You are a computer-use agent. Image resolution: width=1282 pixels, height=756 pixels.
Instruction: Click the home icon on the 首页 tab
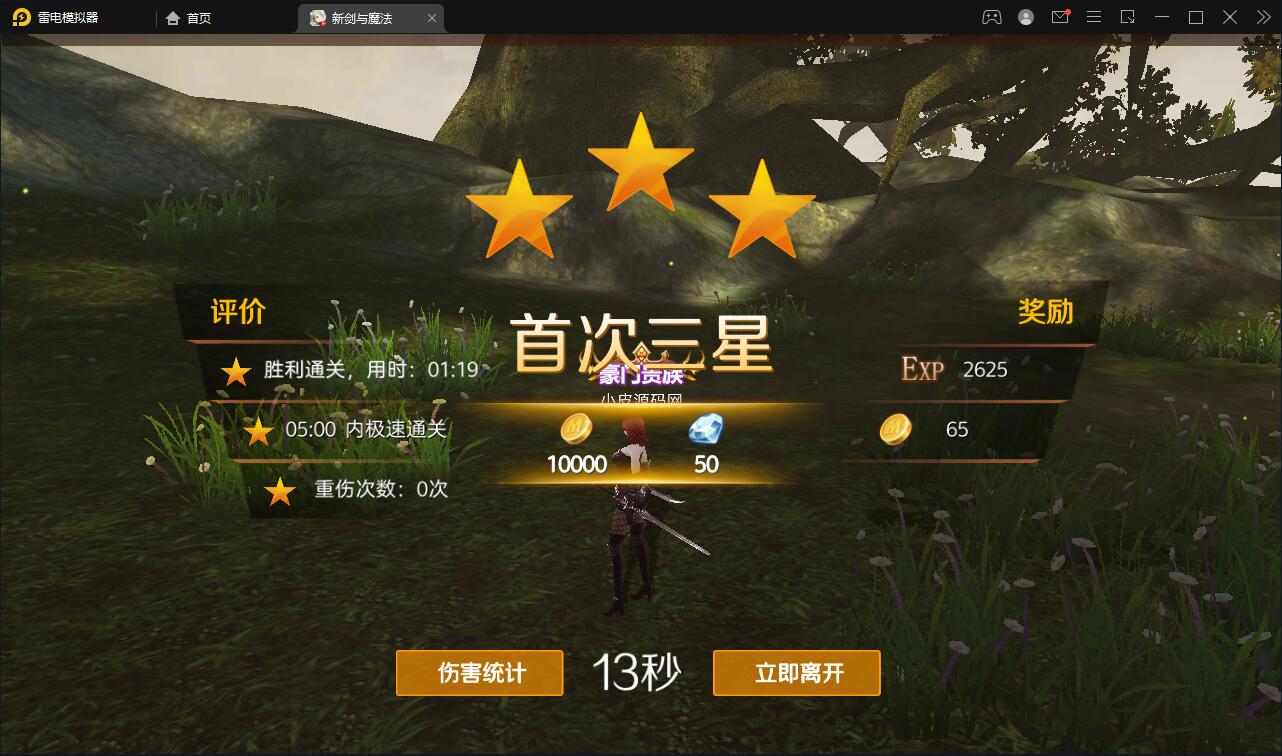click(174, 17)
